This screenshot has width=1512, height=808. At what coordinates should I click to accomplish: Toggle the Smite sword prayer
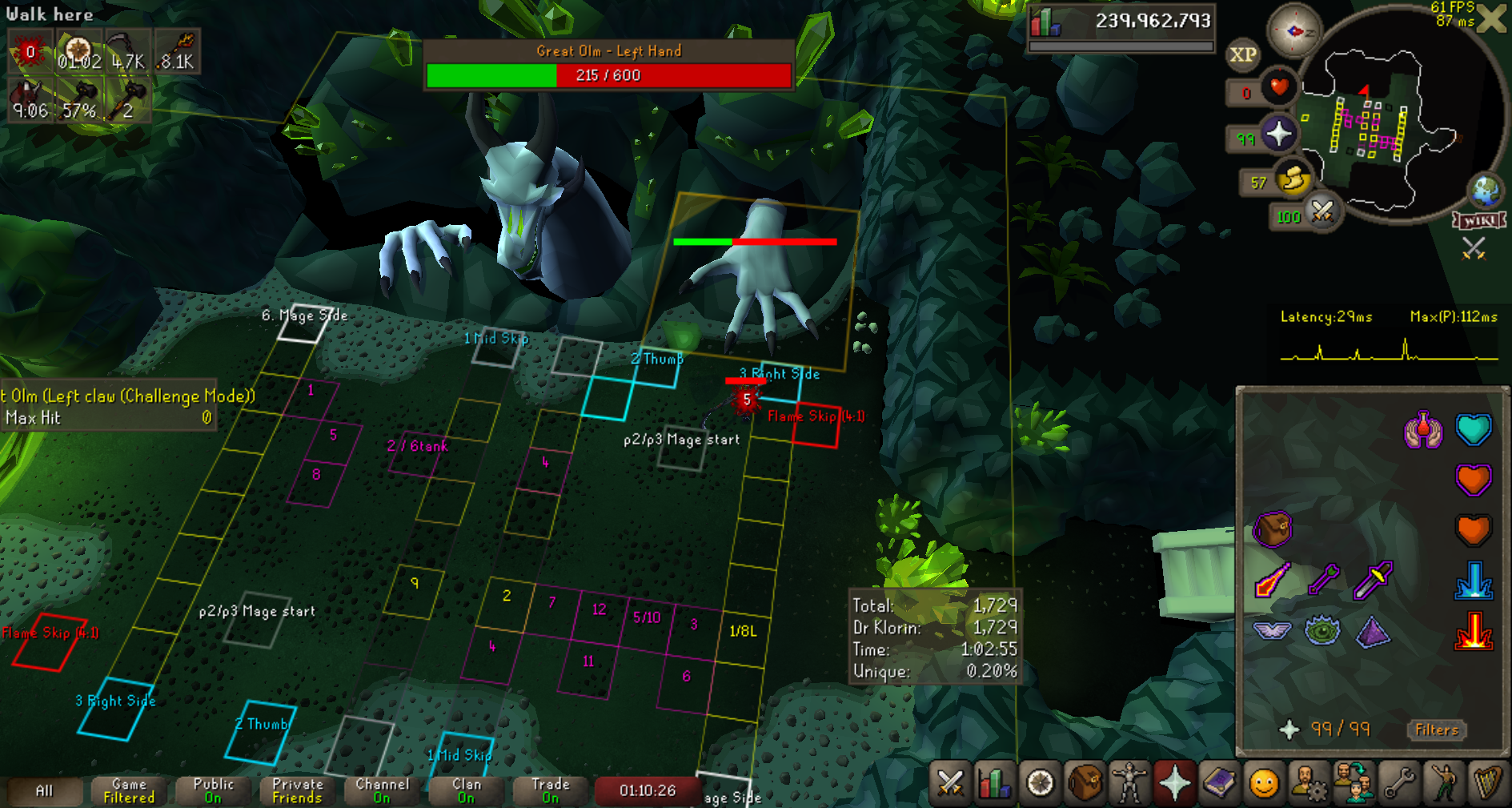pyautogui.click(x=1373, y=581)
